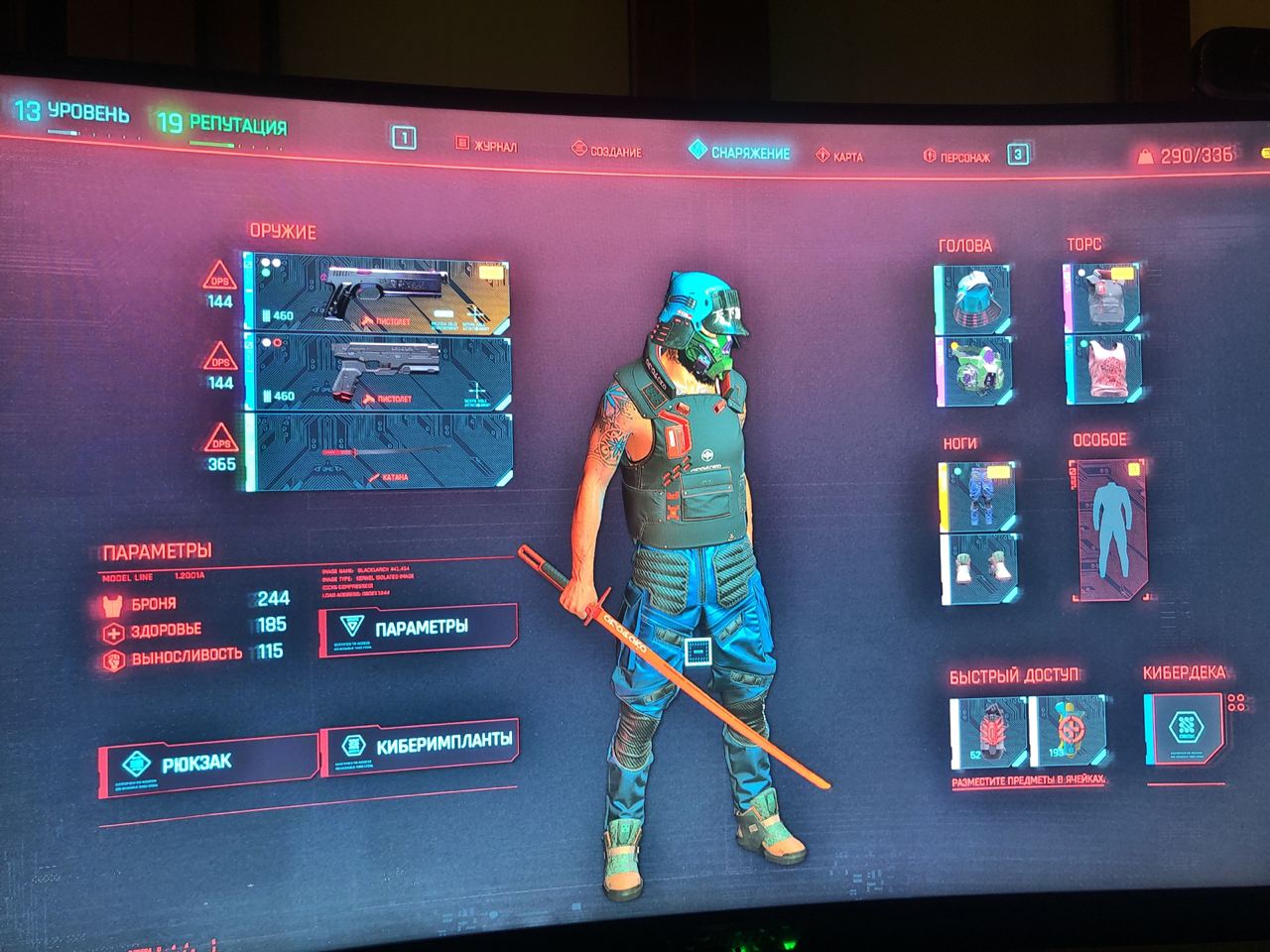Click the blue pants leg slot

coord(977,495)
